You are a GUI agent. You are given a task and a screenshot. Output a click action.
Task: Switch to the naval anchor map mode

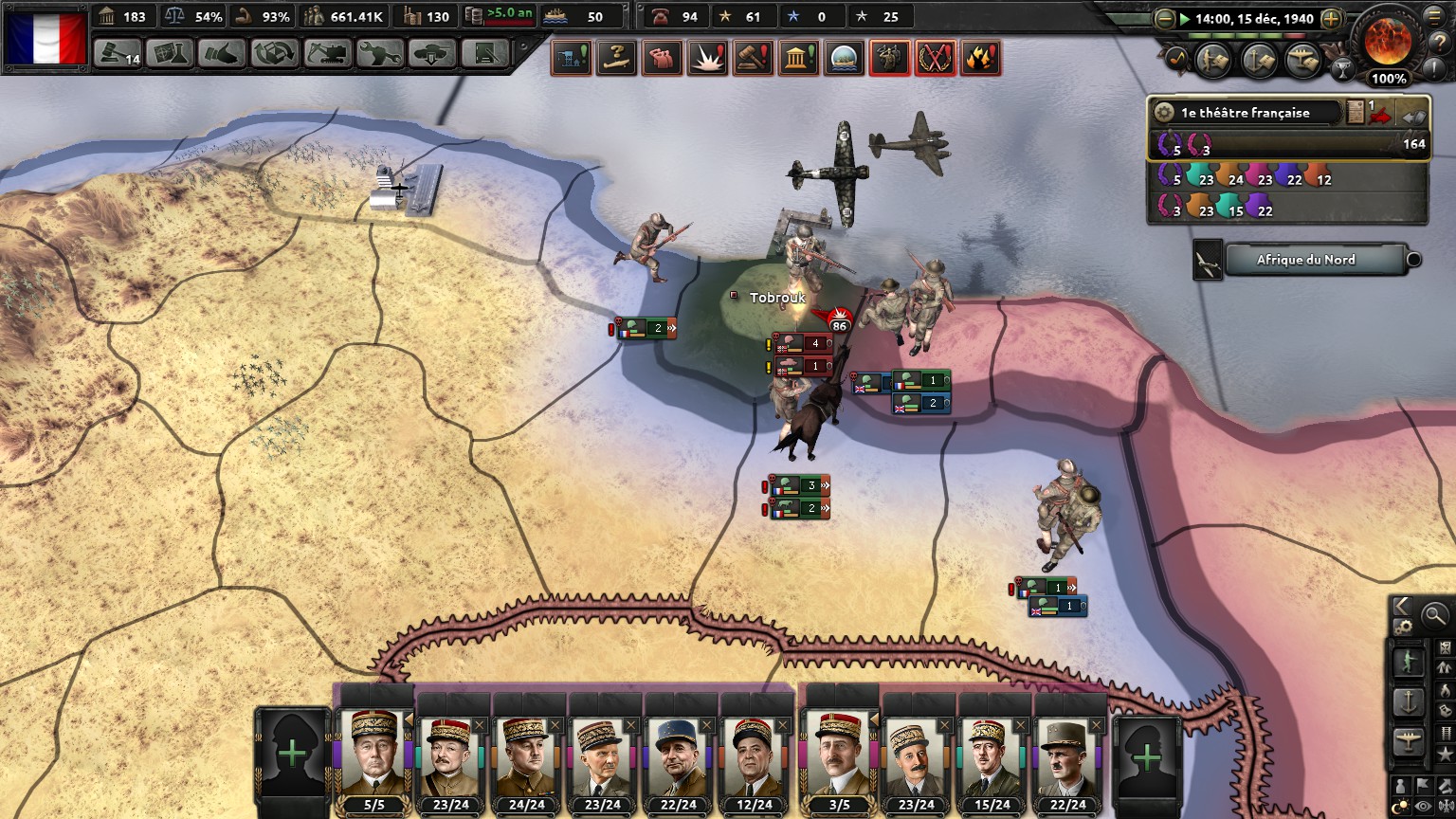[x=1408, y=702]
